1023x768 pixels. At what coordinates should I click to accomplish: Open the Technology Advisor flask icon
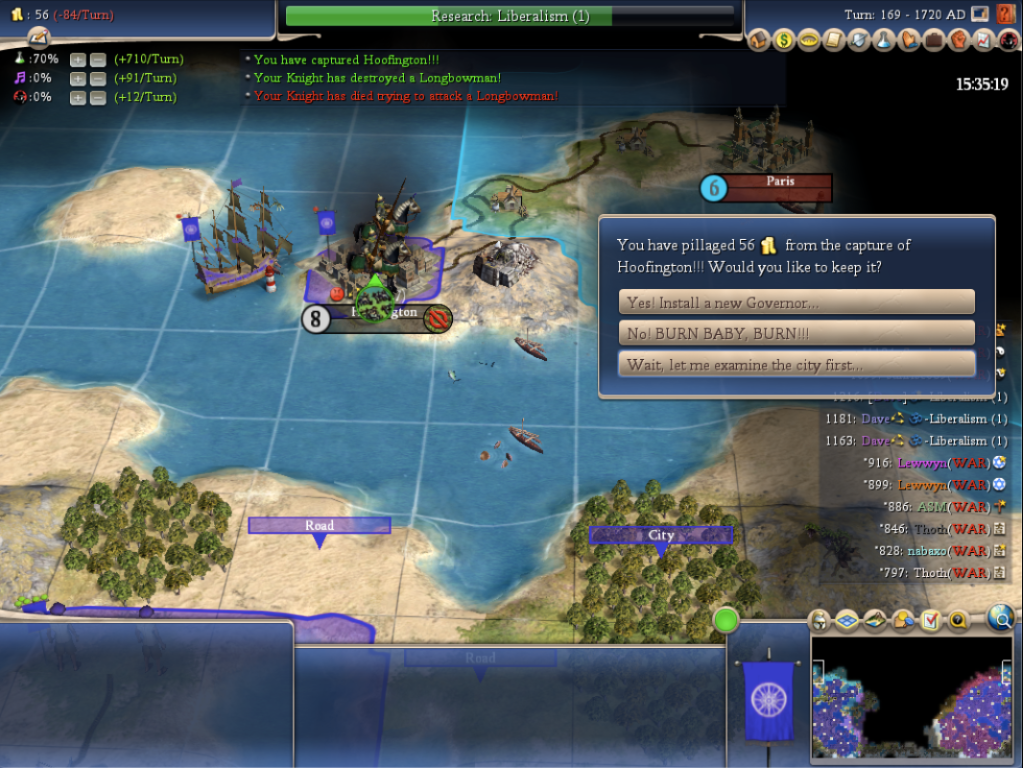pos(883,40)
